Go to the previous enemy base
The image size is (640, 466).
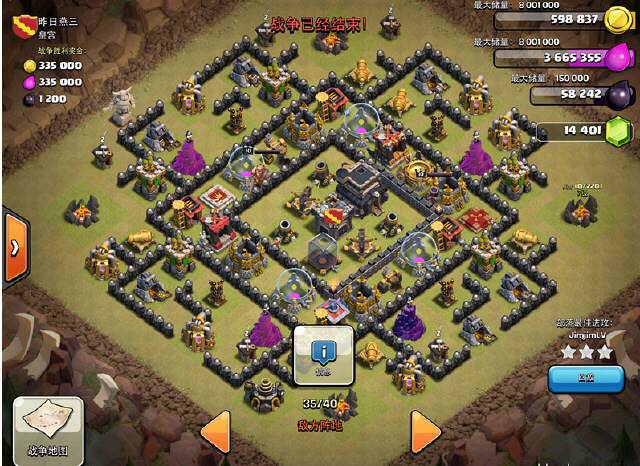(216, 432)
